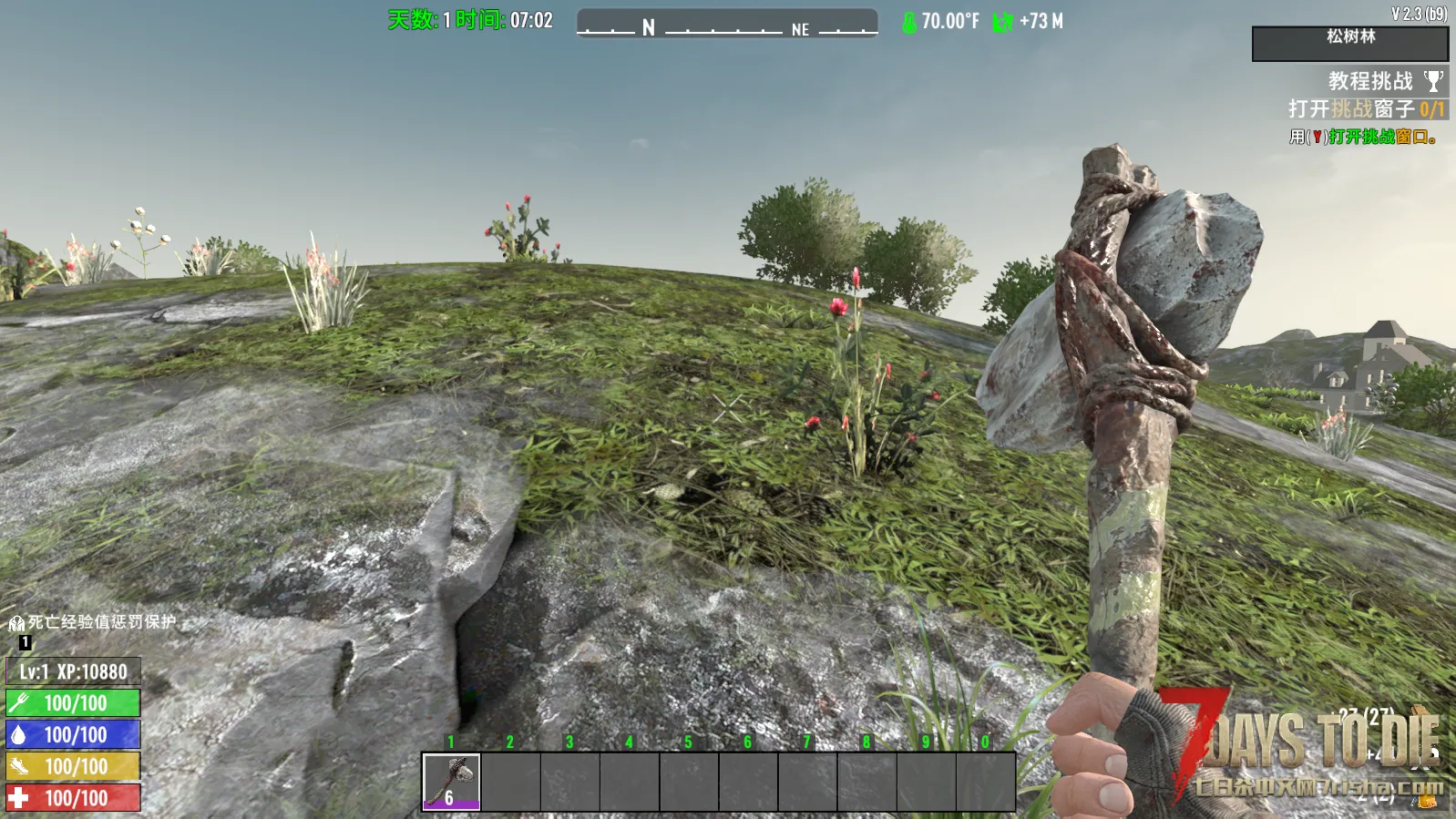Image resolution: width=1456 pixels, height=819 pixels.
Task: Click the compass bar heading strip
Action: click(727, 24)
